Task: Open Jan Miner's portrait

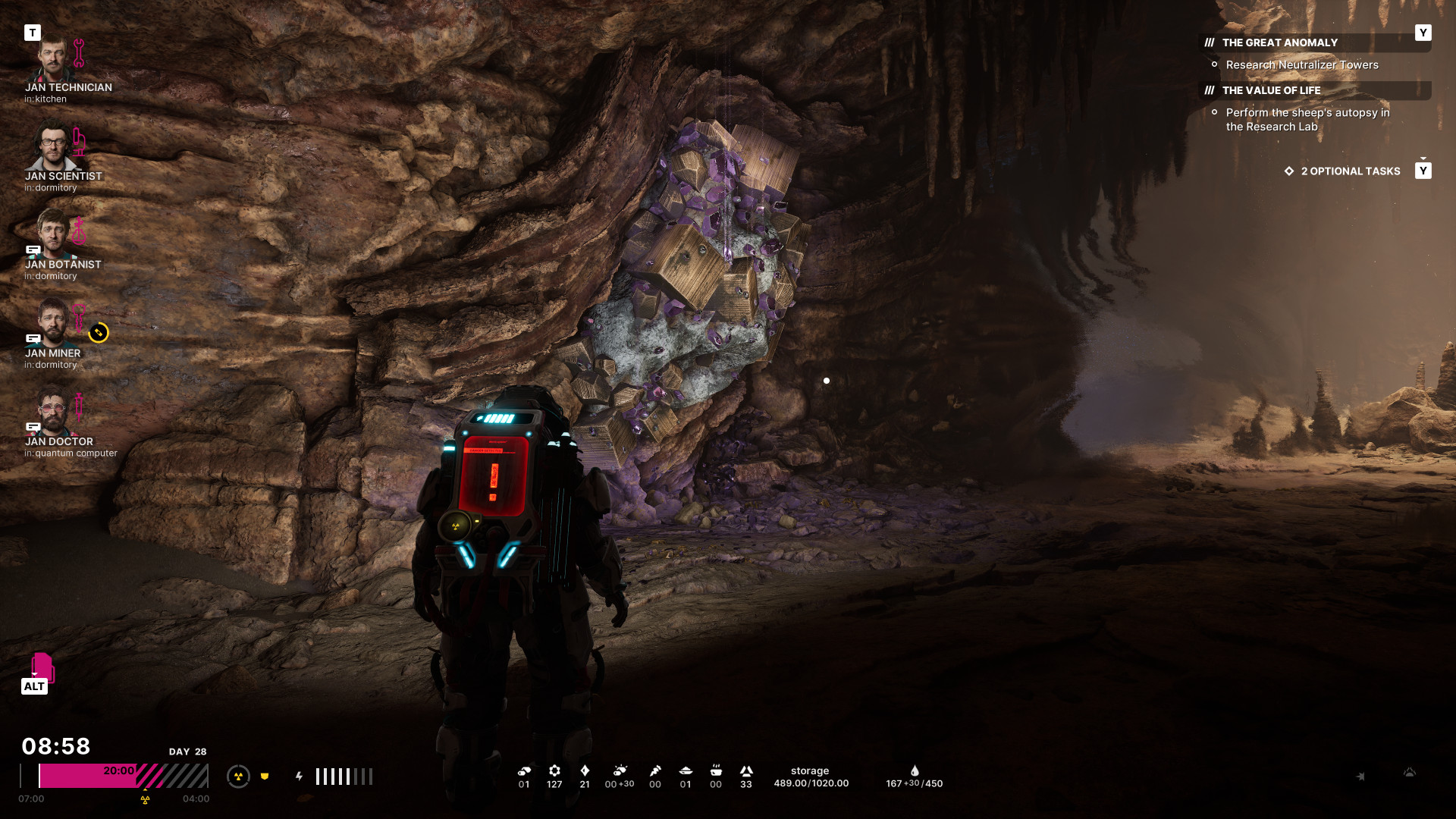Action: 52,322
